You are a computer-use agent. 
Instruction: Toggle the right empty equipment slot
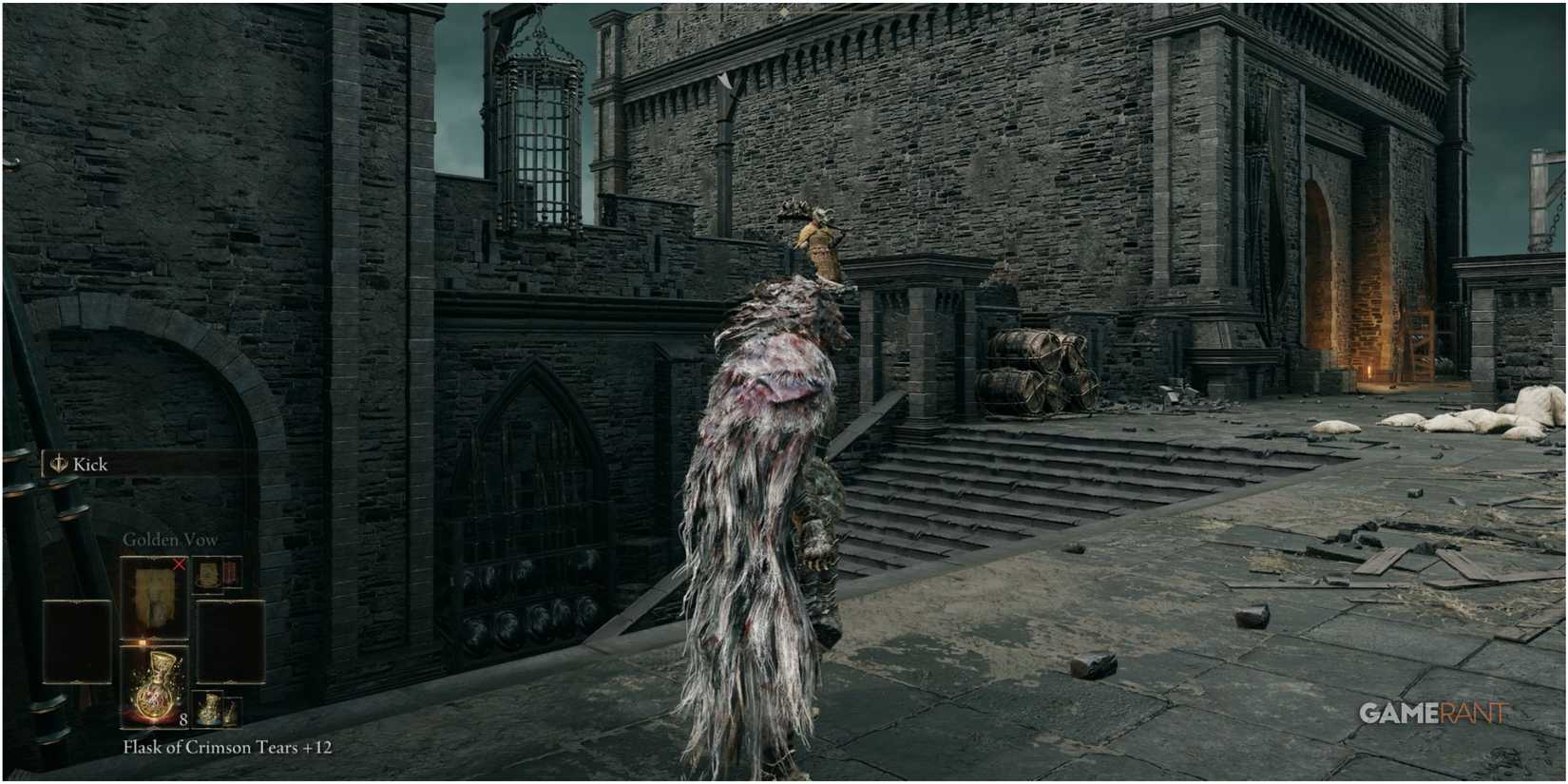[231, 642]
